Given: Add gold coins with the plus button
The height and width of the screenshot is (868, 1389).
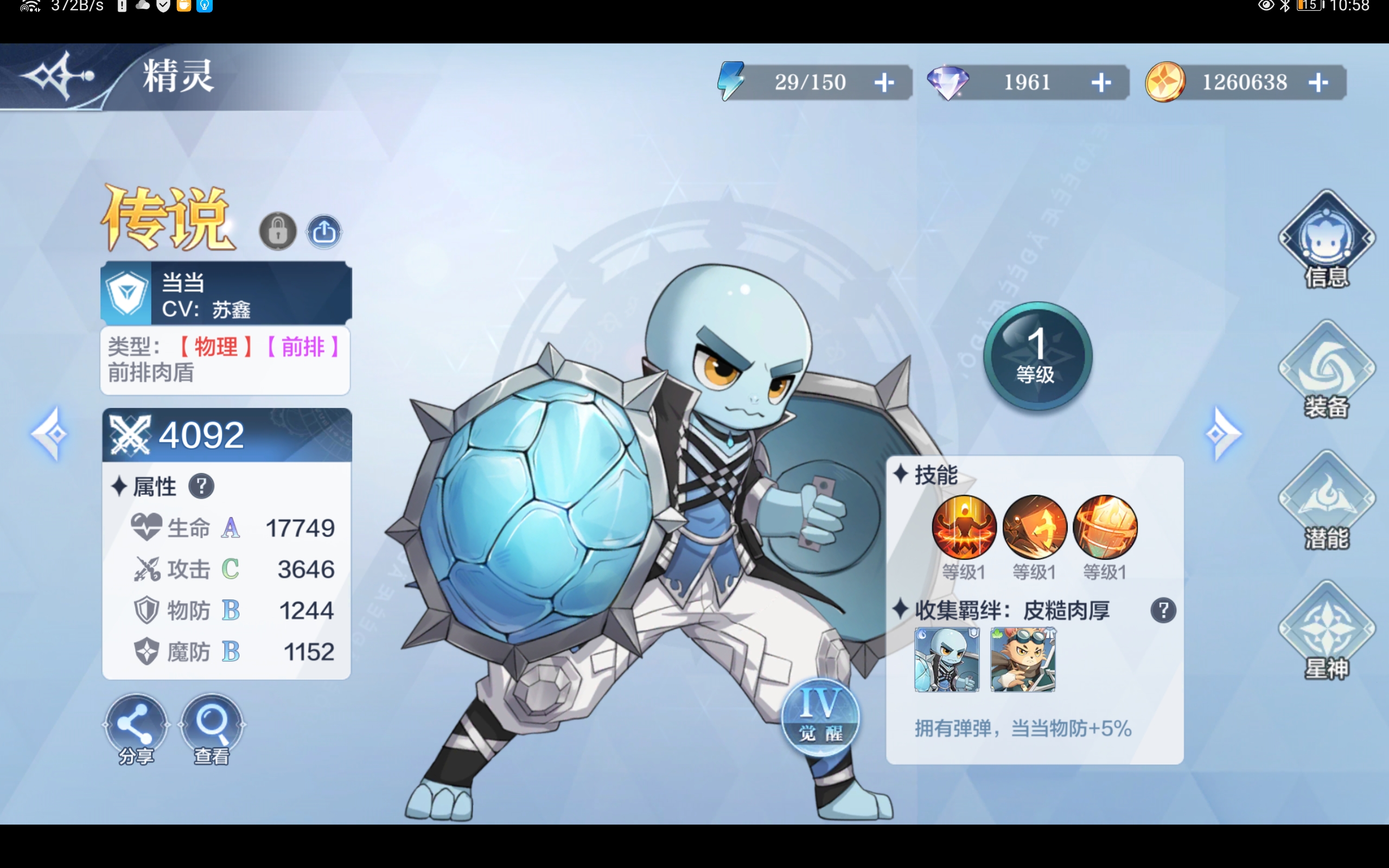Looking at the screenshot, I should [1318, 82].
